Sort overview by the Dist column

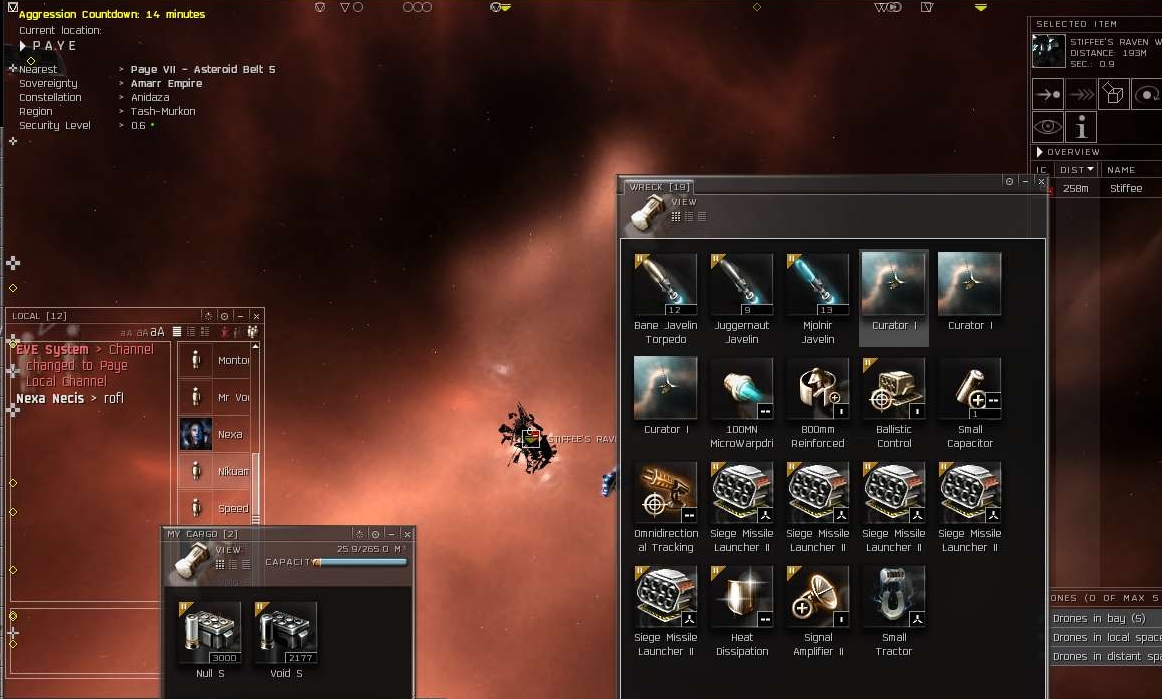pyautogui.click(x=1076, y=170)
